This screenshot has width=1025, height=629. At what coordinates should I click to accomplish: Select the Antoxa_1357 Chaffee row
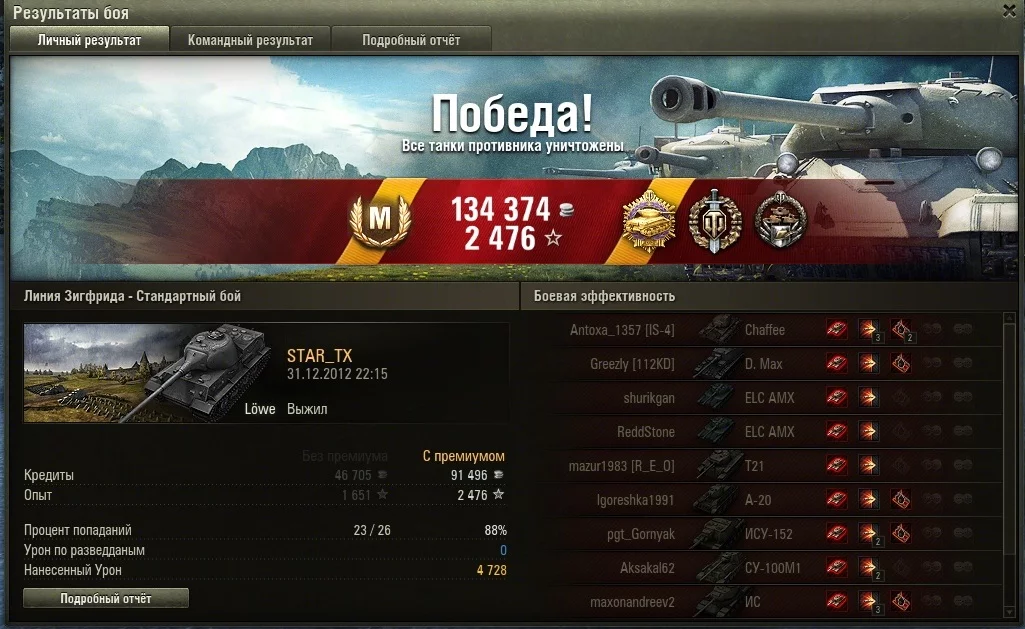coord(760,330)
